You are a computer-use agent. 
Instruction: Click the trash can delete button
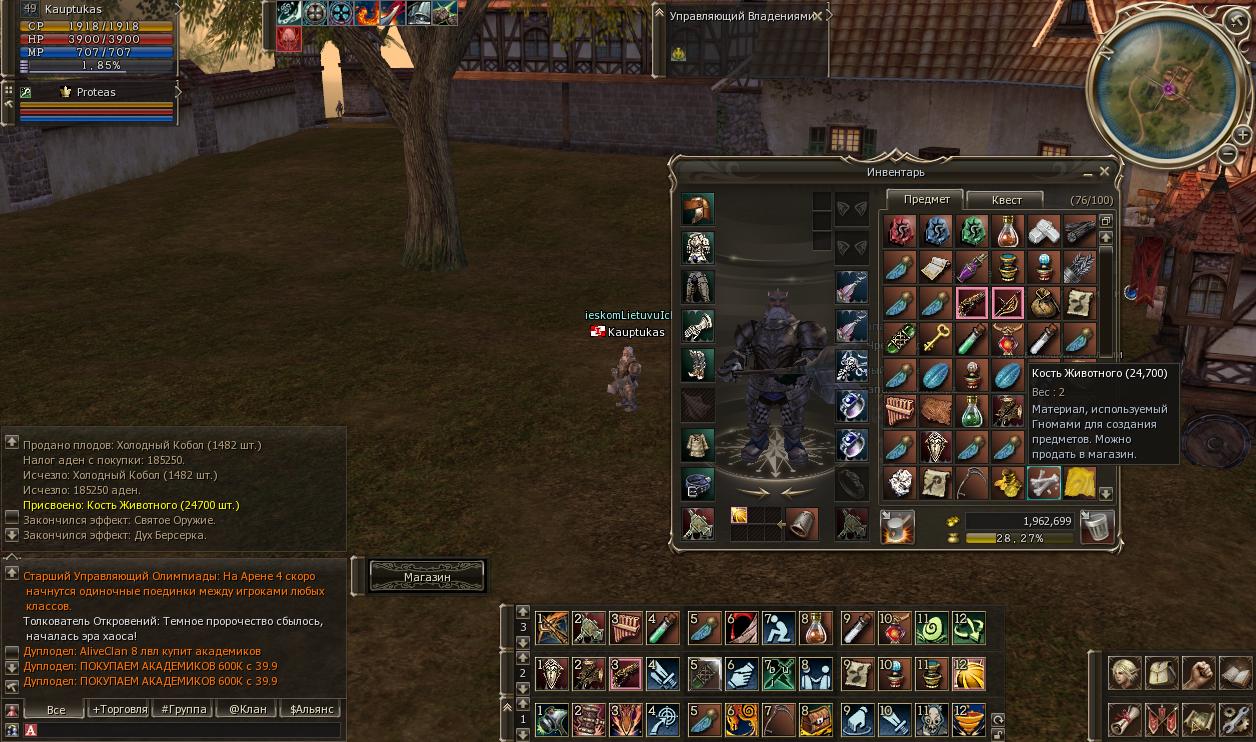(1098, 526)
